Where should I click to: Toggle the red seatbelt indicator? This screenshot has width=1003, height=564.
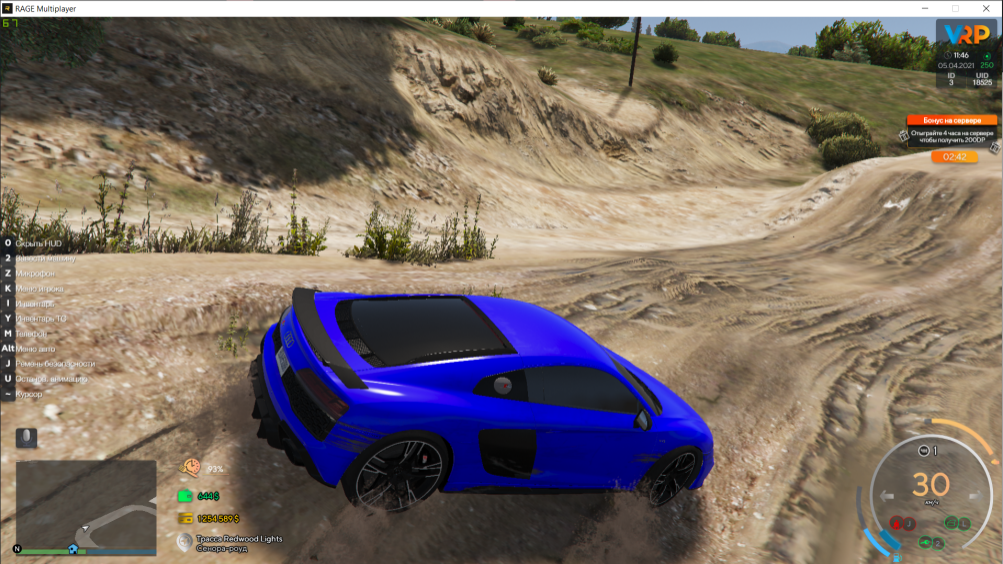897,523
